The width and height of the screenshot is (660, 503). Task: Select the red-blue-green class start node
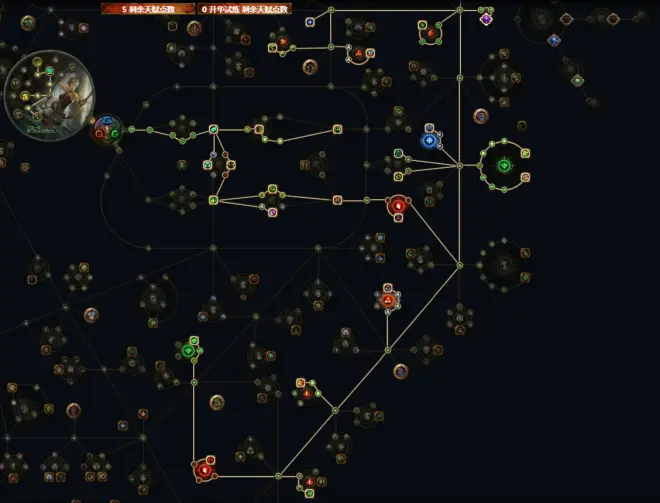(106, 130)
